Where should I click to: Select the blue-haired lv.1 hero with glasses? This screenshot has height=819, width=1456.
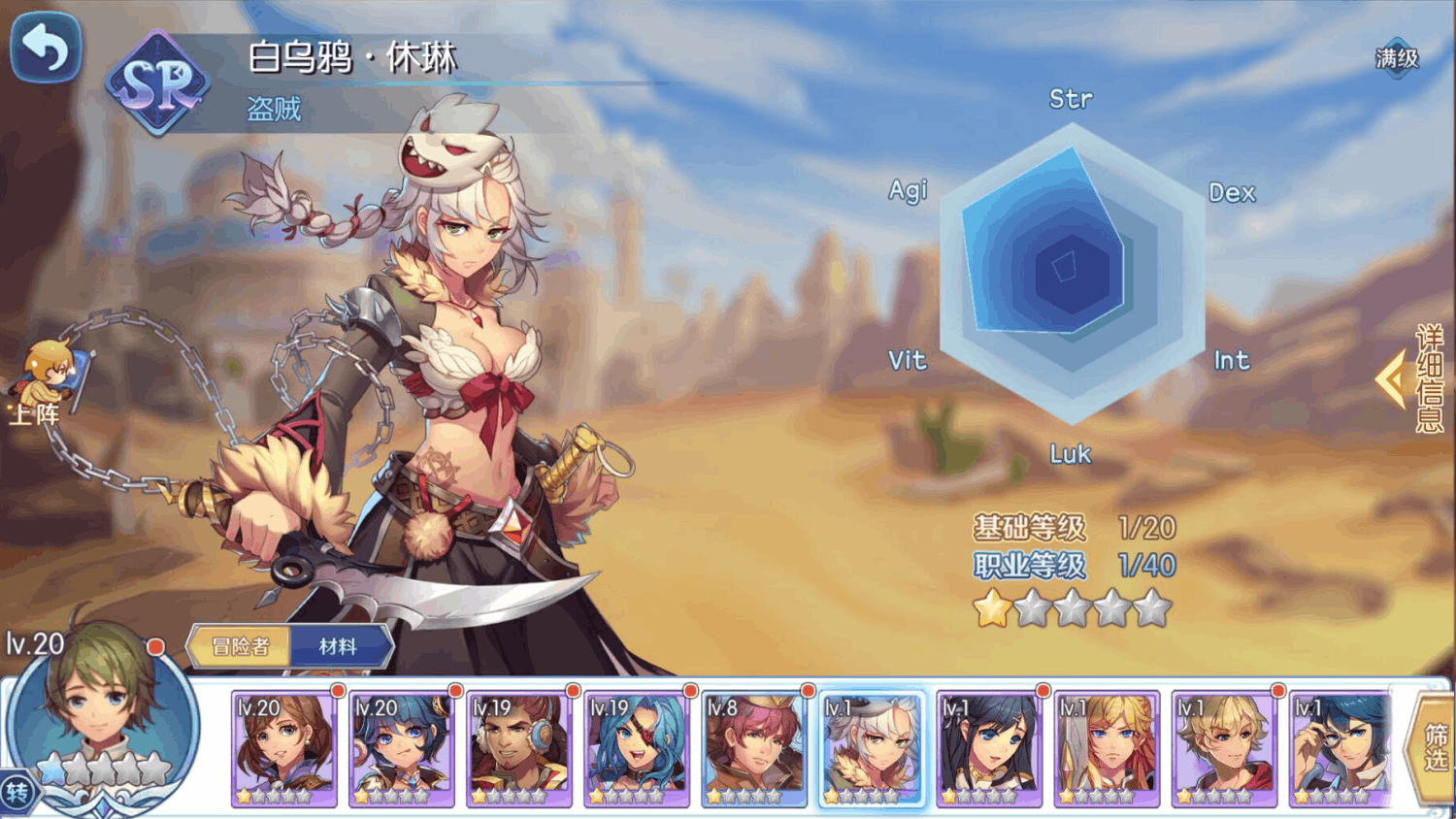click(x=1341, y=748)
